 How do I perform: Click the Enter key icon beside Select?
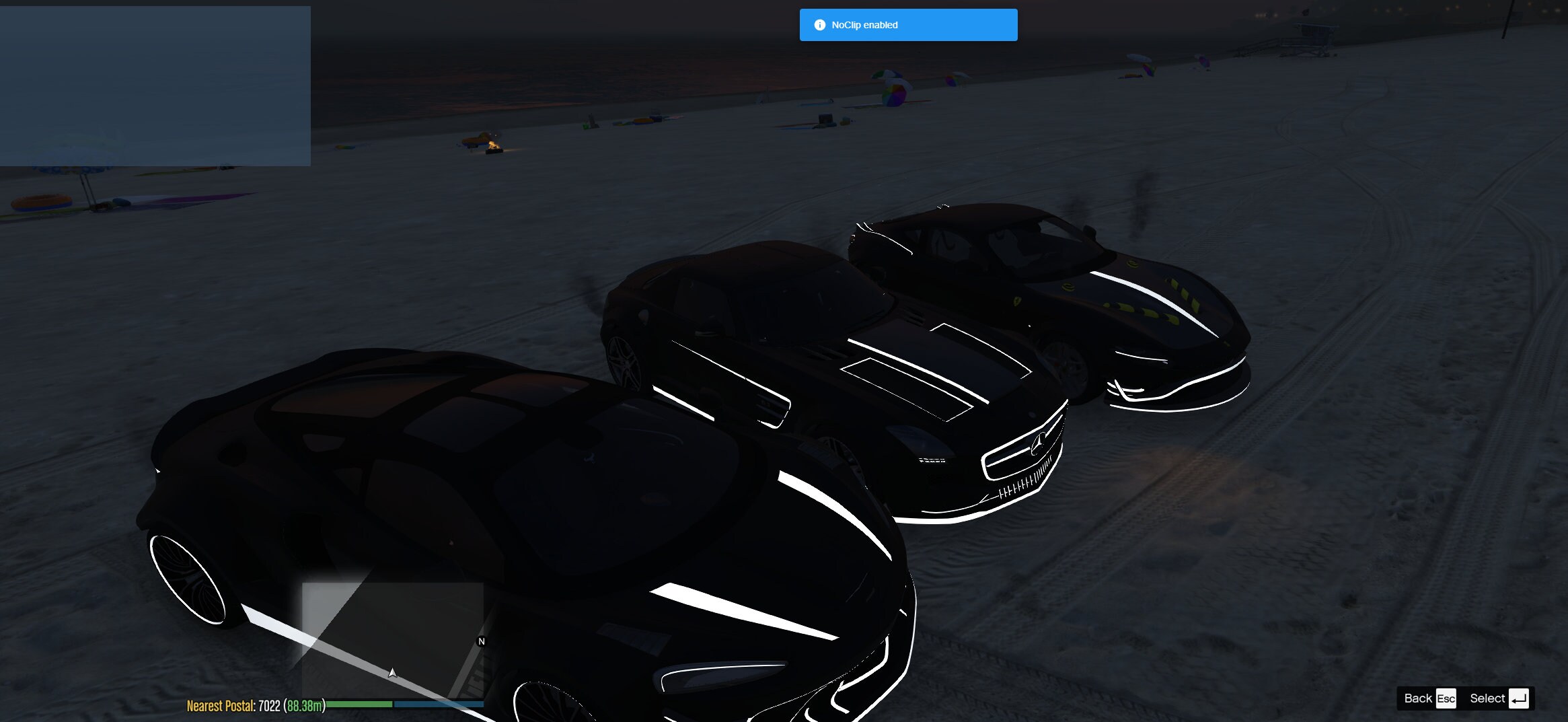[x=1520, y=698]
